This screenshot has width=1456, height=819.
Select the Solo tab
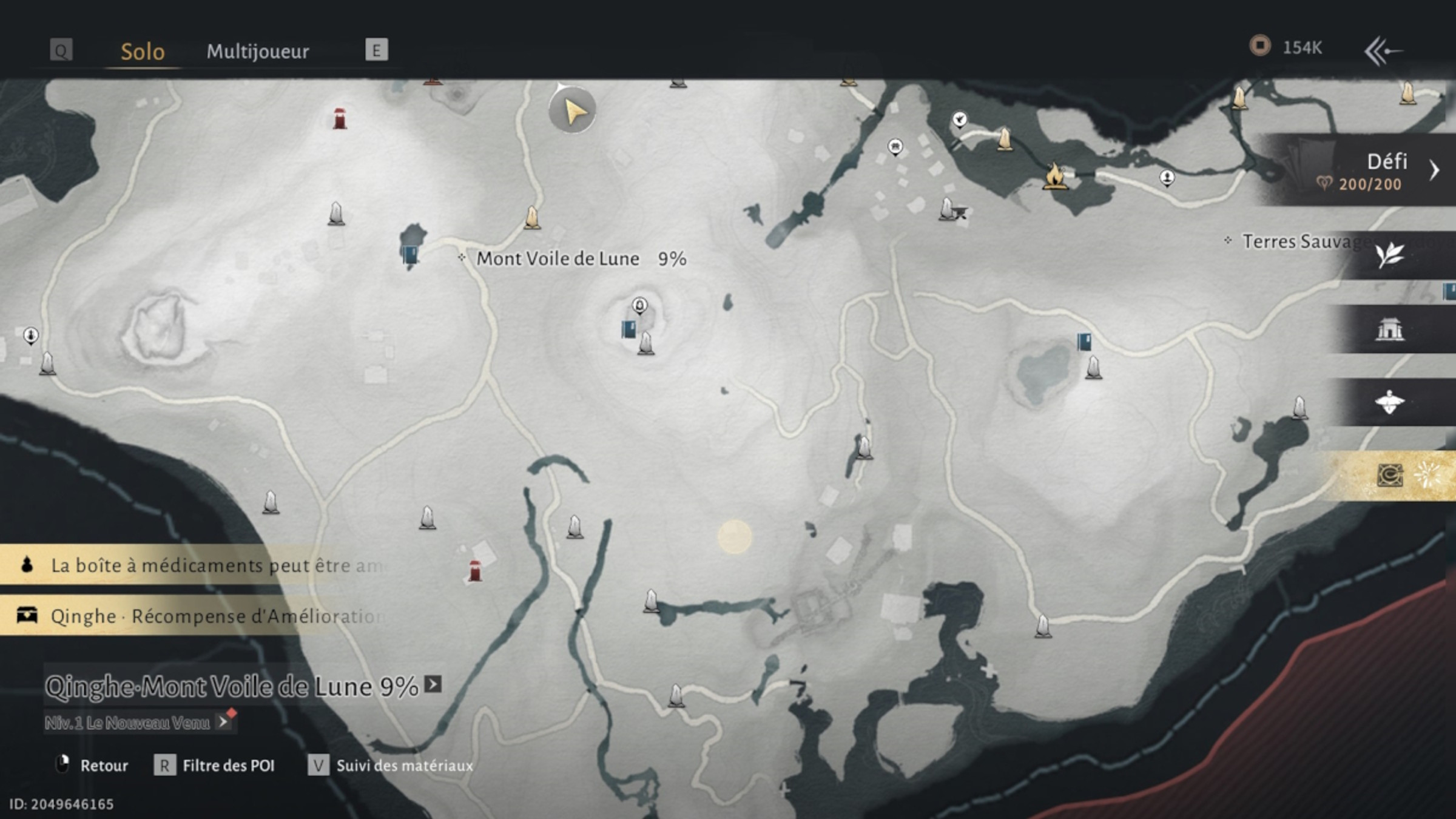pyautogui.click(x=143, y=51)
